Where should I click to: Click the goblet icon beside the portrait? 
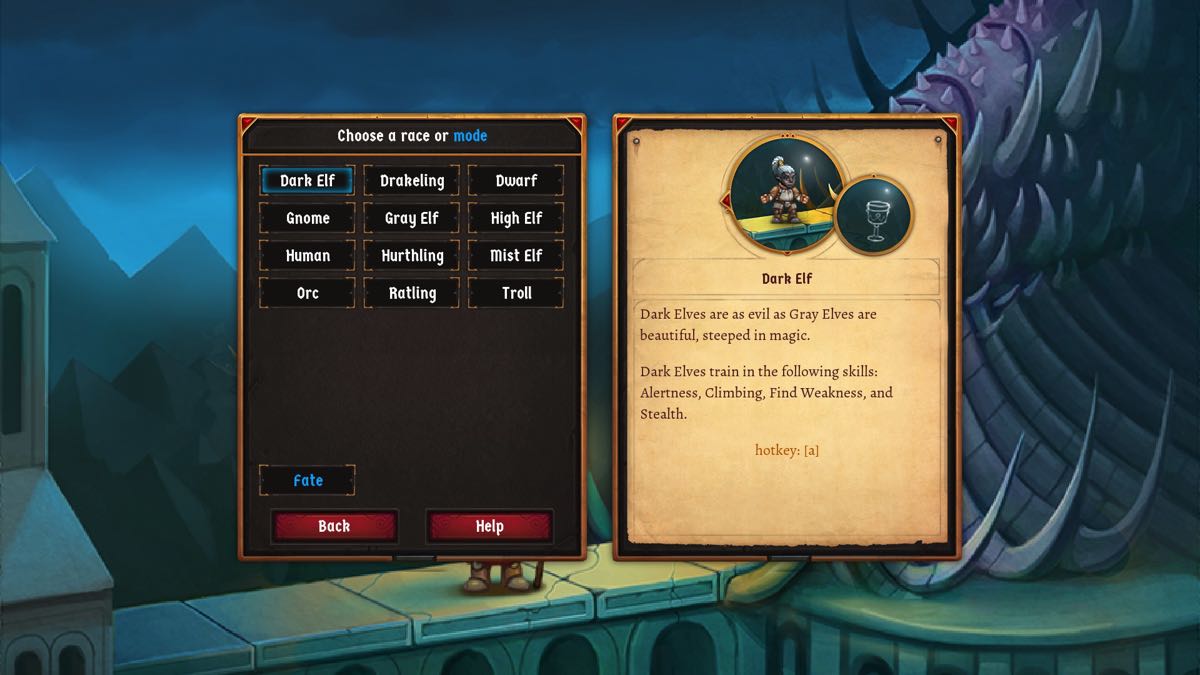pyautogui.click(x=874, y=215)
